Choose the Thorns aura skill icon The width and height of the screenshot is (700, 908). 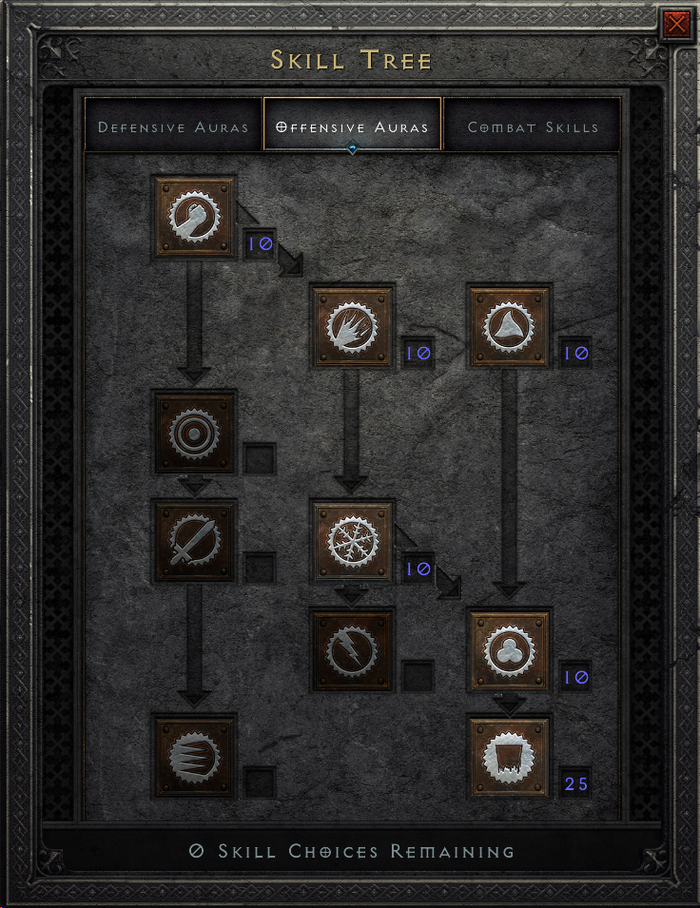click(509, 326)
